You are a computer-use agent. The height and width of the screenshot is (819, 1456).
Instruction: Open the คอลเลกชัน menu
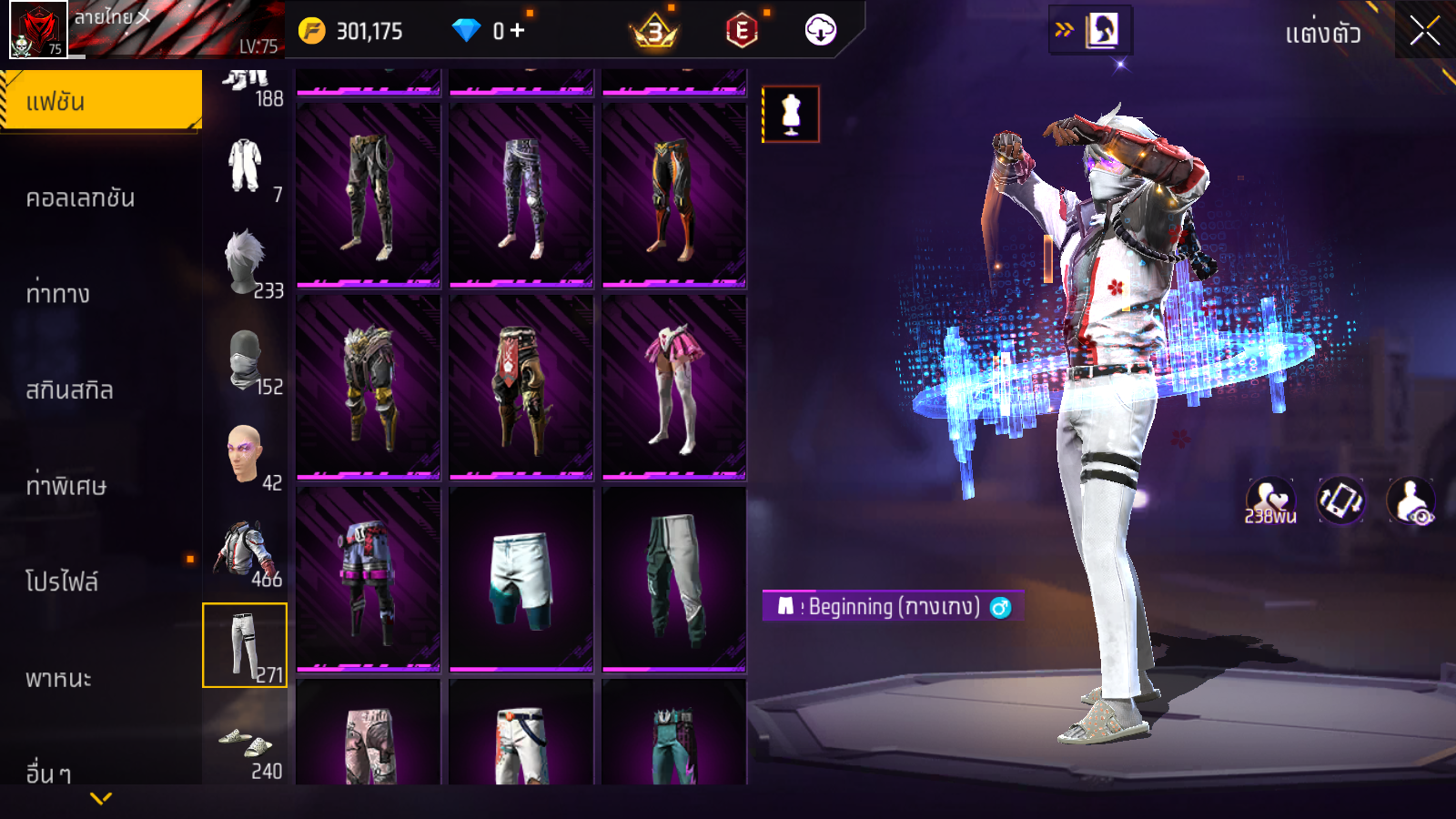point(80,198)
